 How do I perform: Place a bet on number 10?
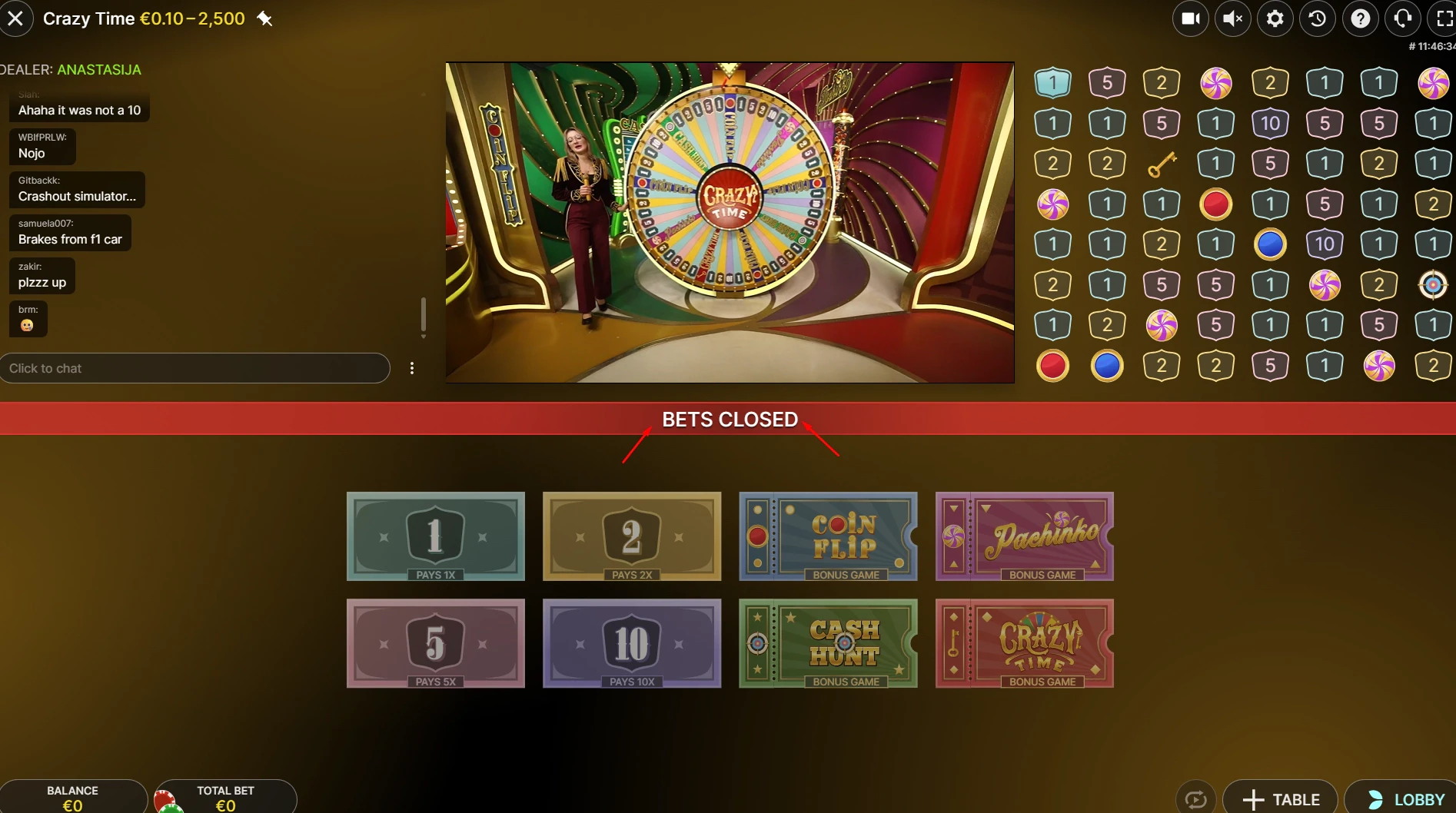[631, 644]
